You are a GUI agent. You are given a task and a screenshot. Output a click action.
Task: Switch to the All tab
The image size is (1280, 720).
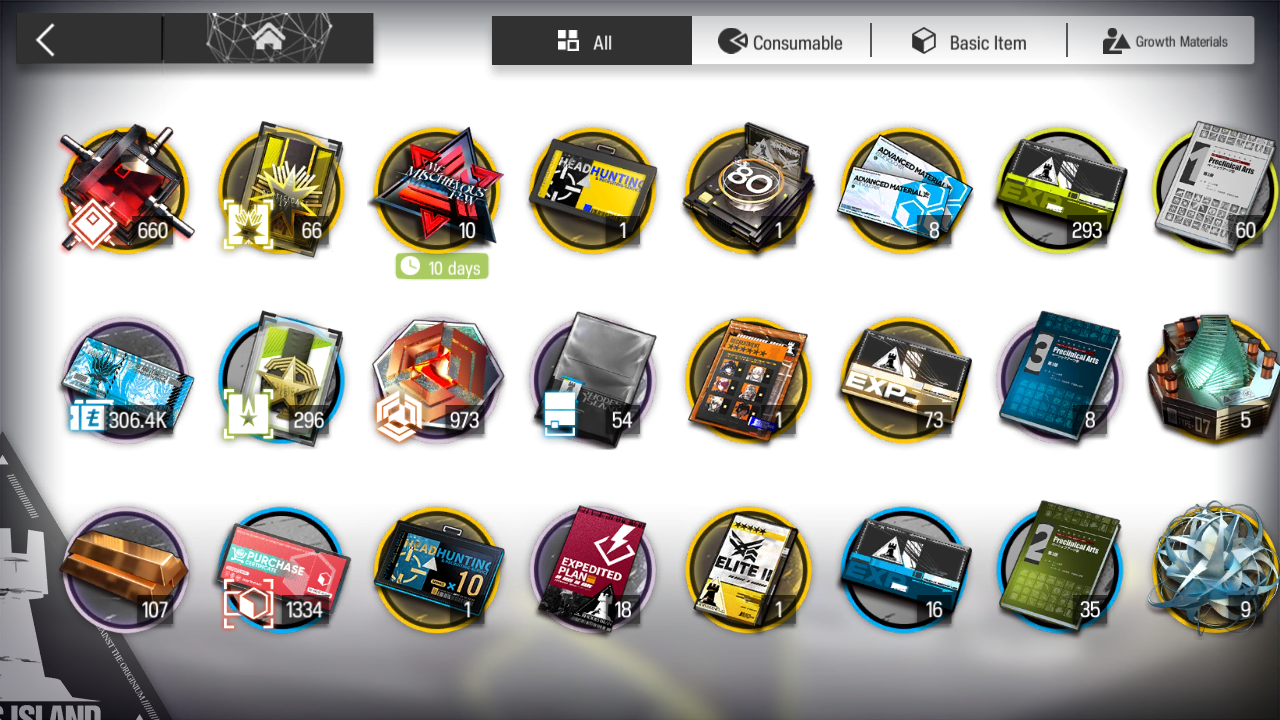[x=591, y=42]
